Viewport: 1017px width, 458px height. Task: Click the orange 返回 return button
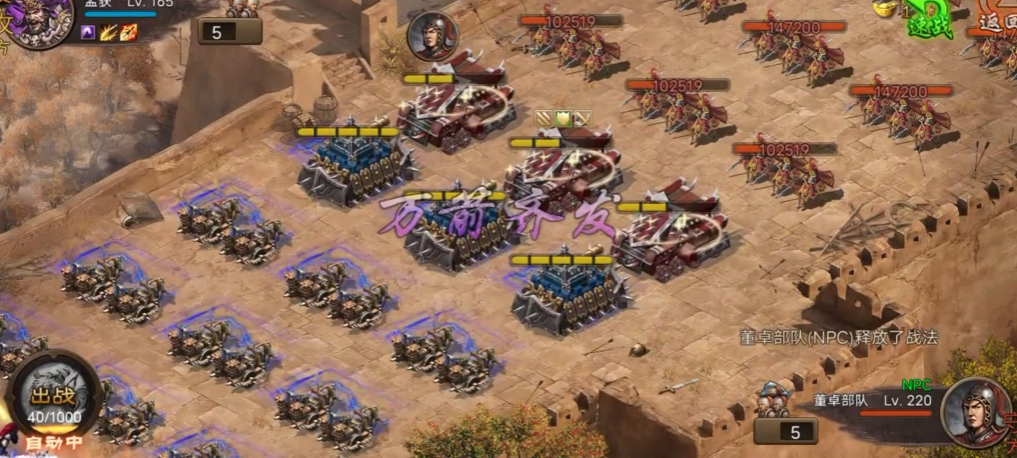point(996,20)
